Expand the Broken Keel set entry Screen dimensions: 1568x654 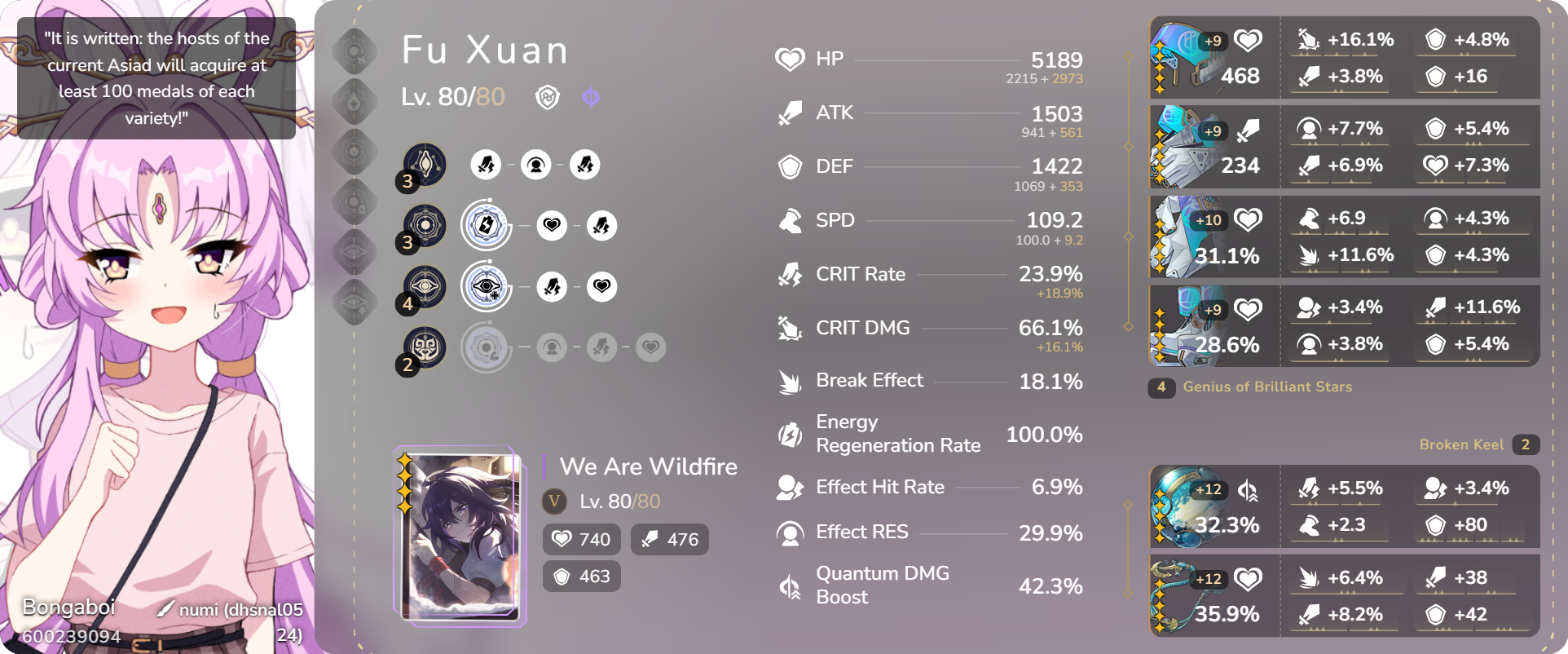[x=1462, y=444]
